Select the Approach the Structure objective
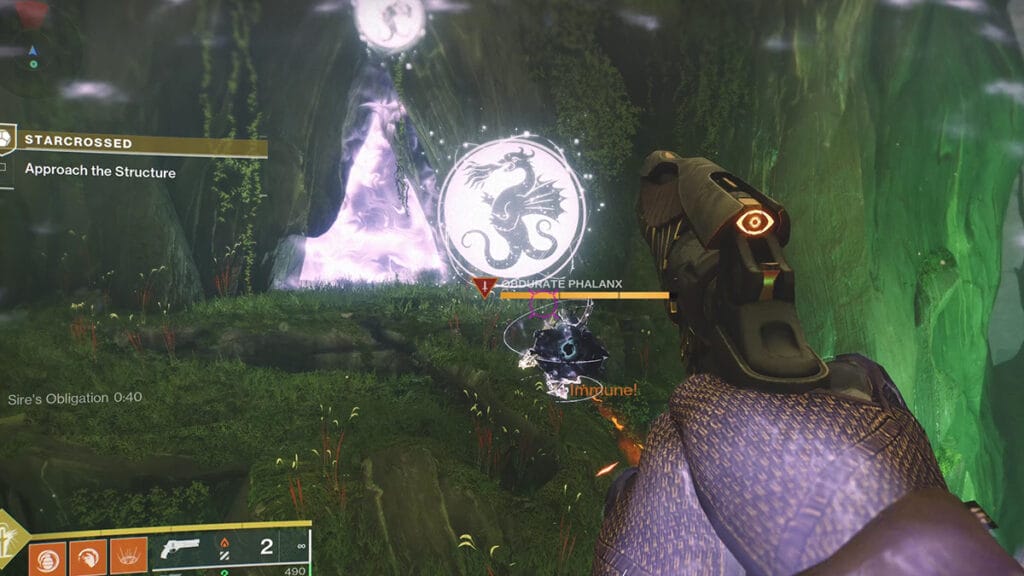Screen dimensions: 1024x576 coord(100,171)
